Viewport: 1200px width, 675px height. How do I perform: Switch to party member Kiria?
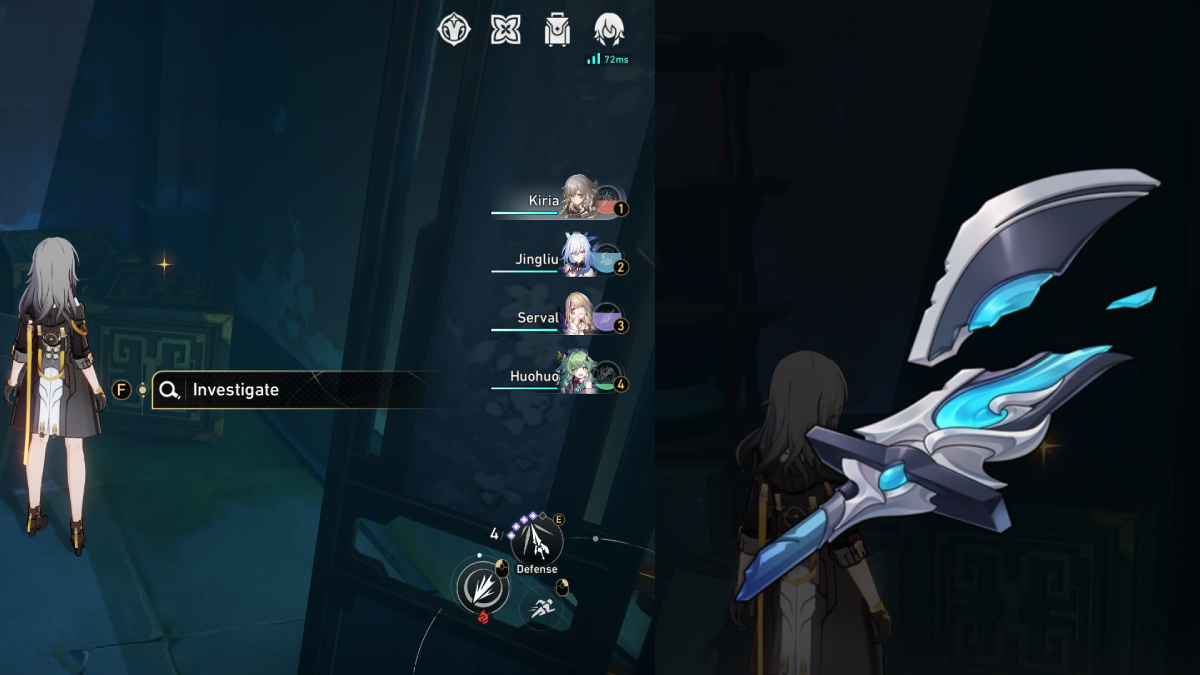tap(577, 198)
